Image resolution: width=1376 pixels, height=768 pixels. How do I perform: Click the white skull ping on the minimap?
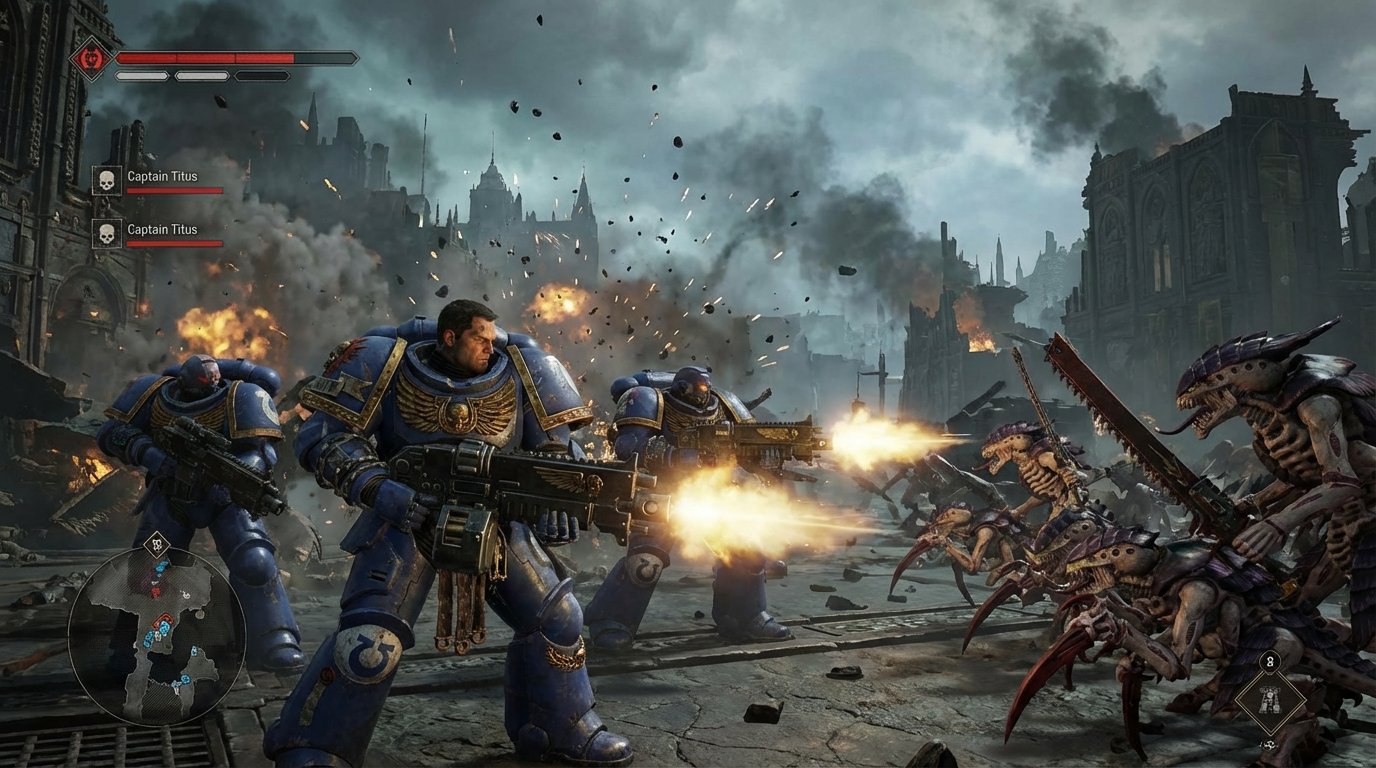coord(185,595)
